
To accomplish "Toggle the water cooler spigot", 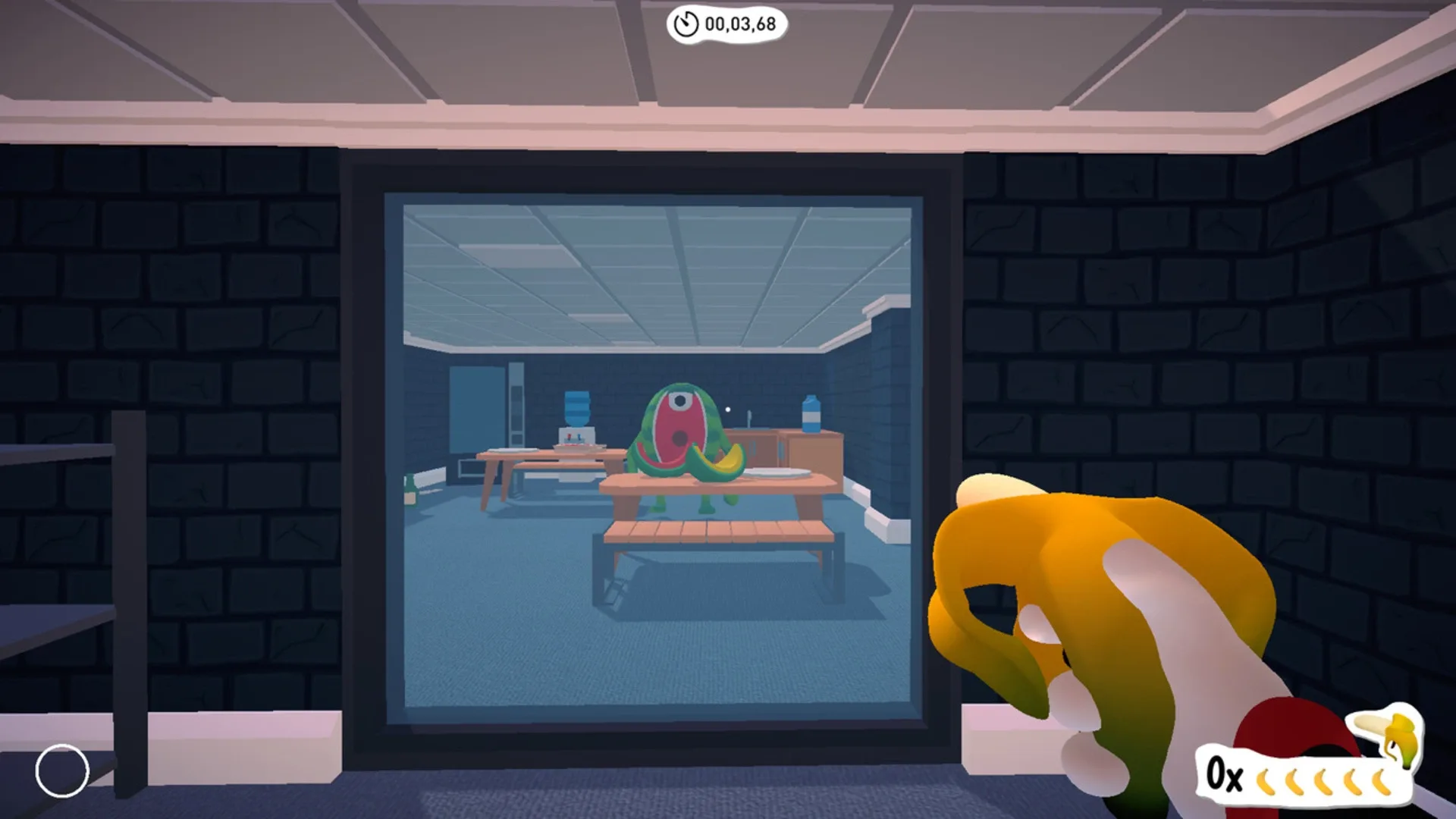I will tap(573, 438).
